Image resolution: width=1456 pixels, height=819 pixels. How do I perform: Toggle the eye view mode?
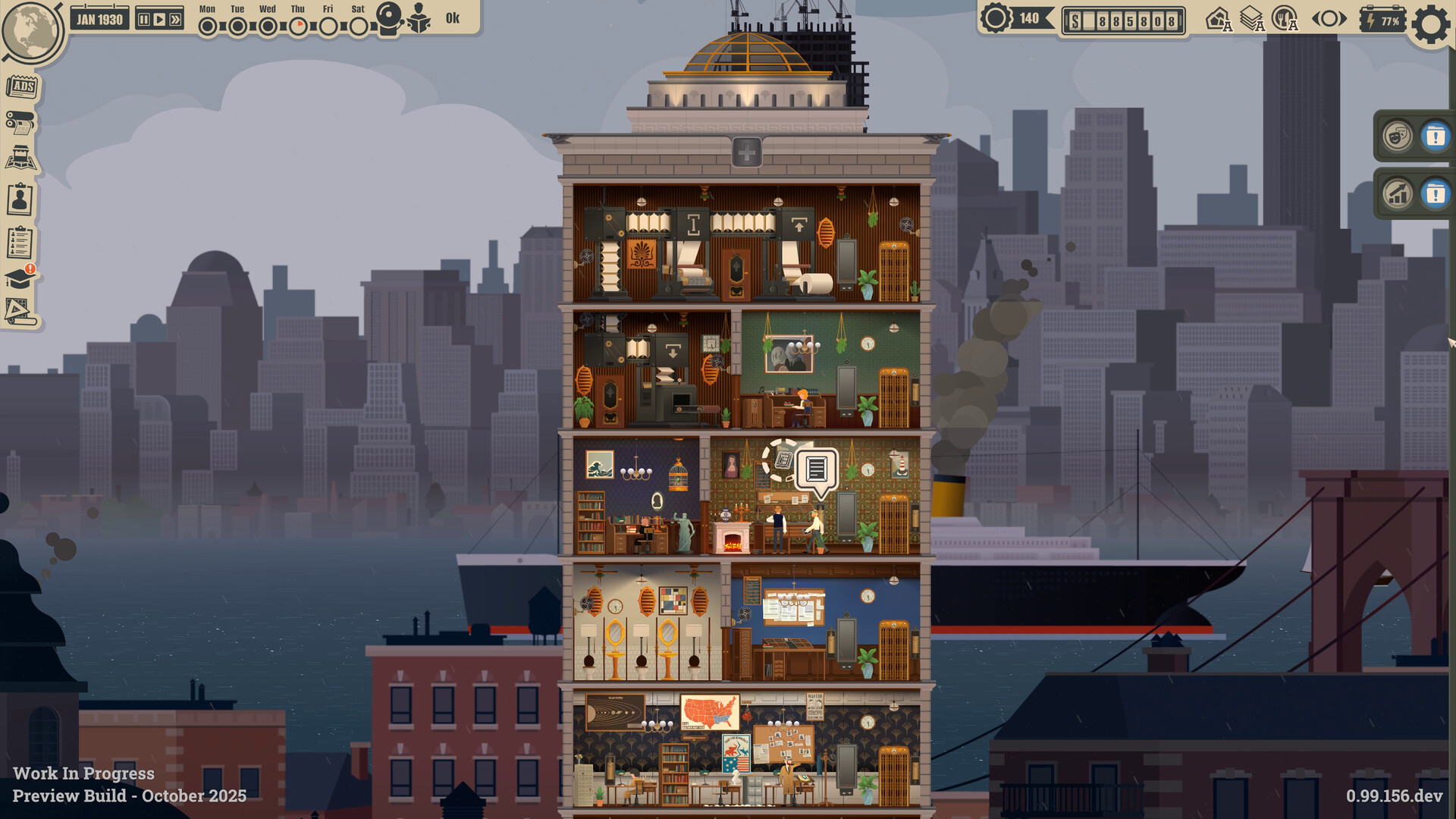[1329, 19]
